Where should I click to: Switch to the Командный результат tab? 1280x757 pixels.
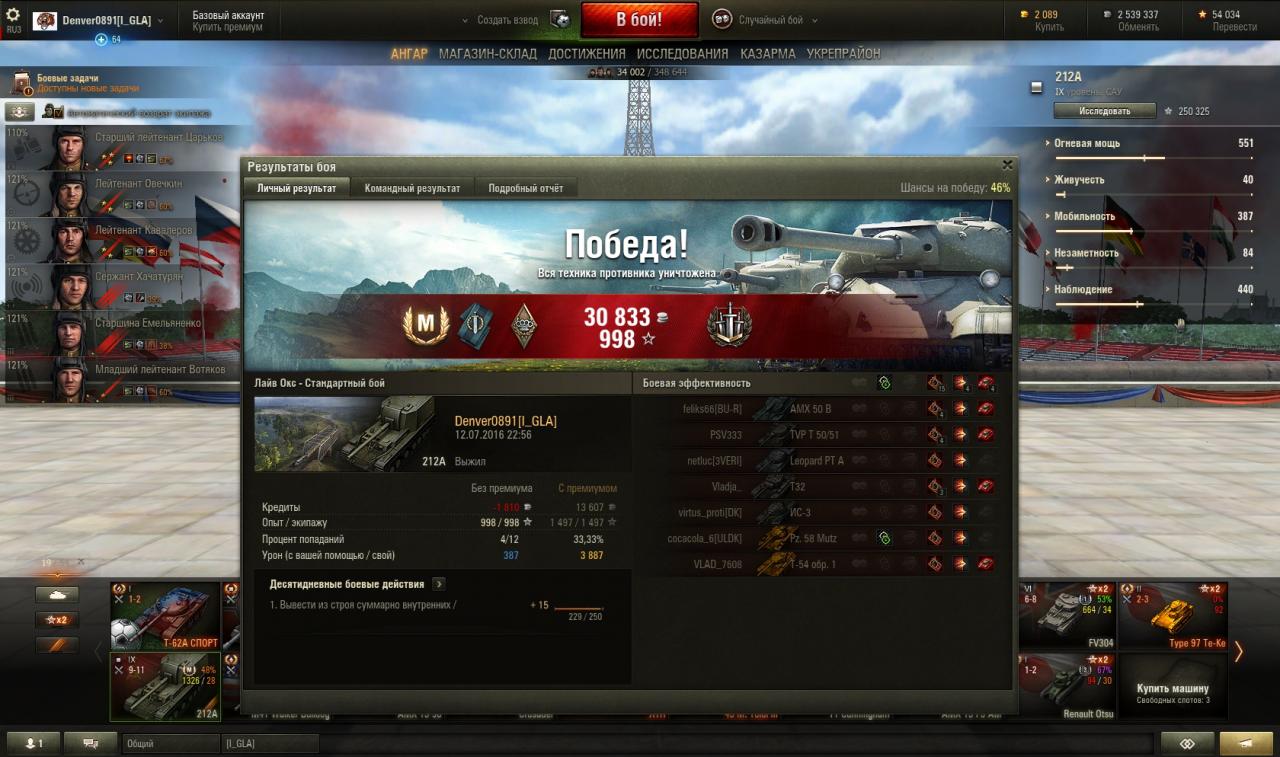coord(412,188)
